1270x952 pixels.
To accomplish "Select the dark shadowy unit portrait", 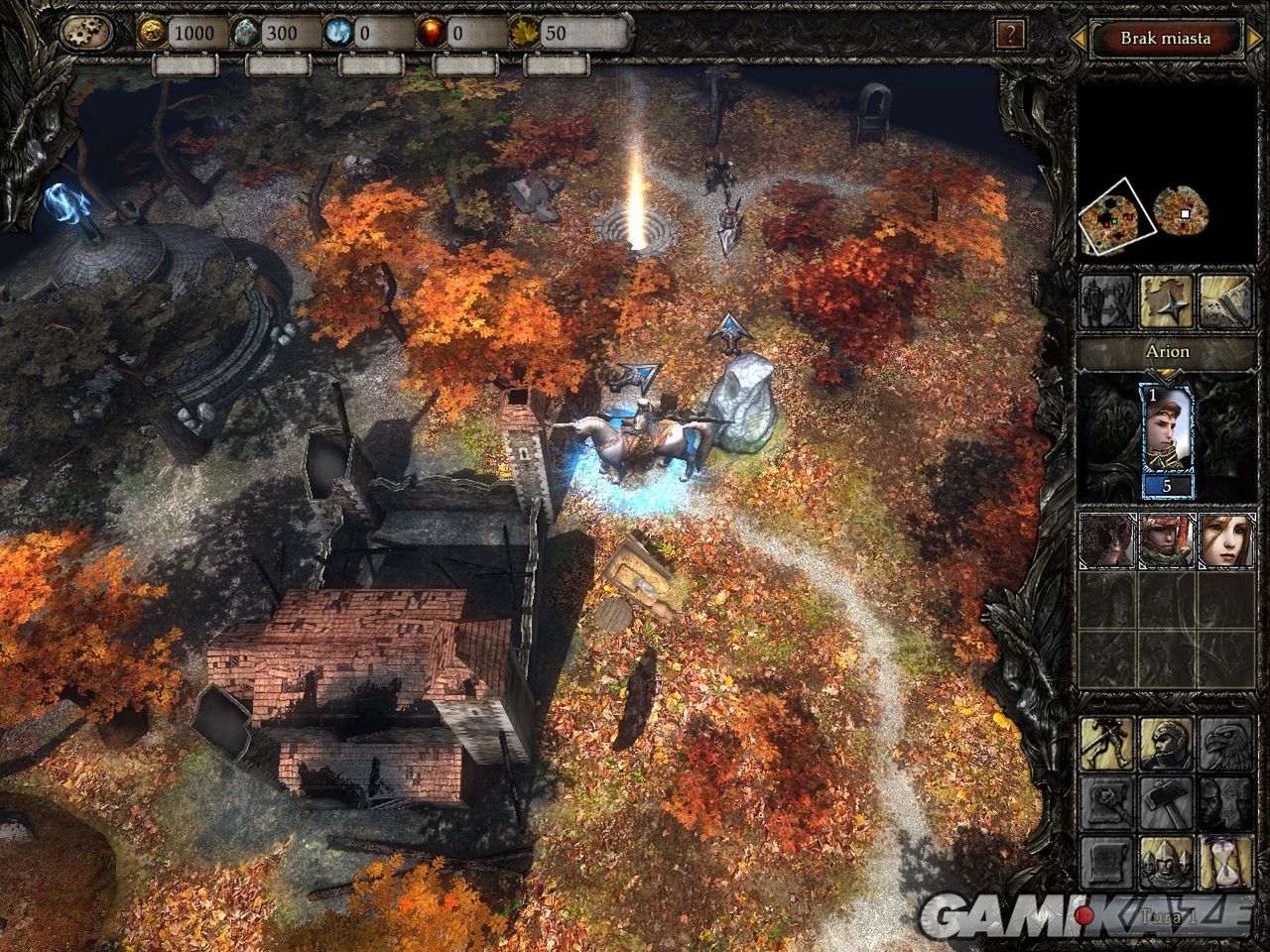I will 1104,539.
